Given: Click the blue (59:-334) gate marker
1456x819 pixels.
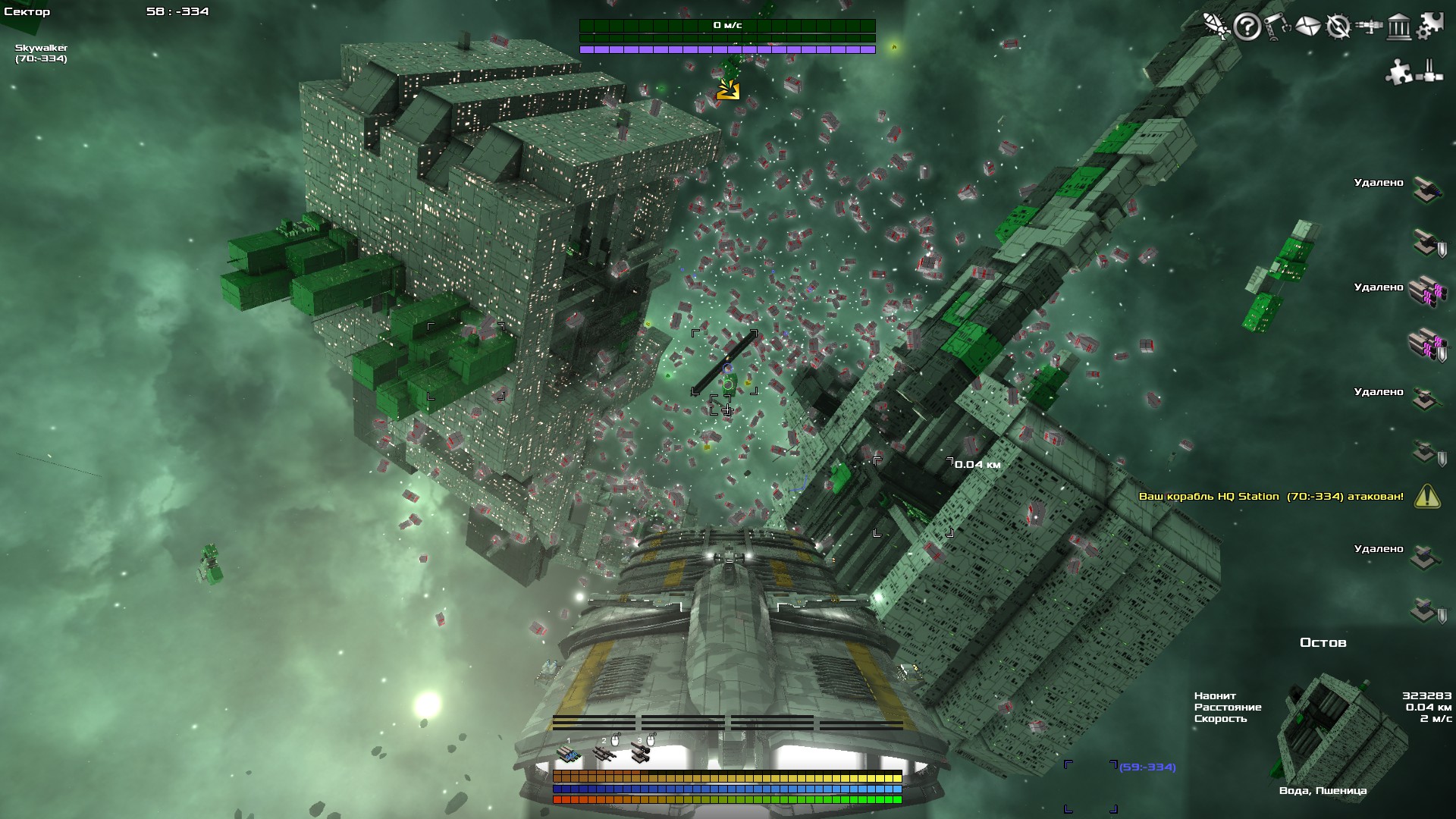Looking at the screenshot, I should 1147,768.
